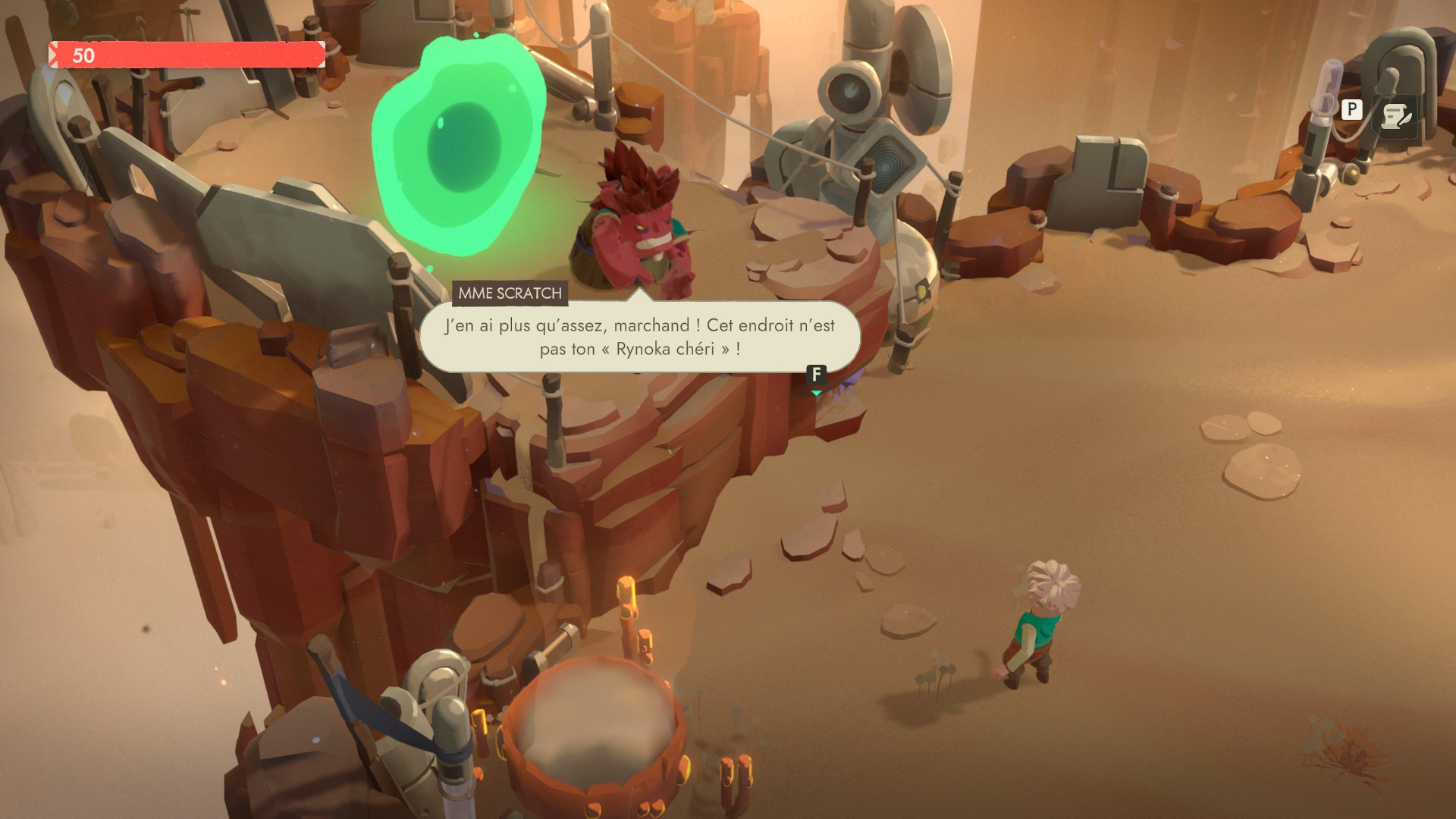Advance Mme Scratch's dialogue bubble
The height and width of the screenshot is (819, 1456).
[x=816, y=375]
